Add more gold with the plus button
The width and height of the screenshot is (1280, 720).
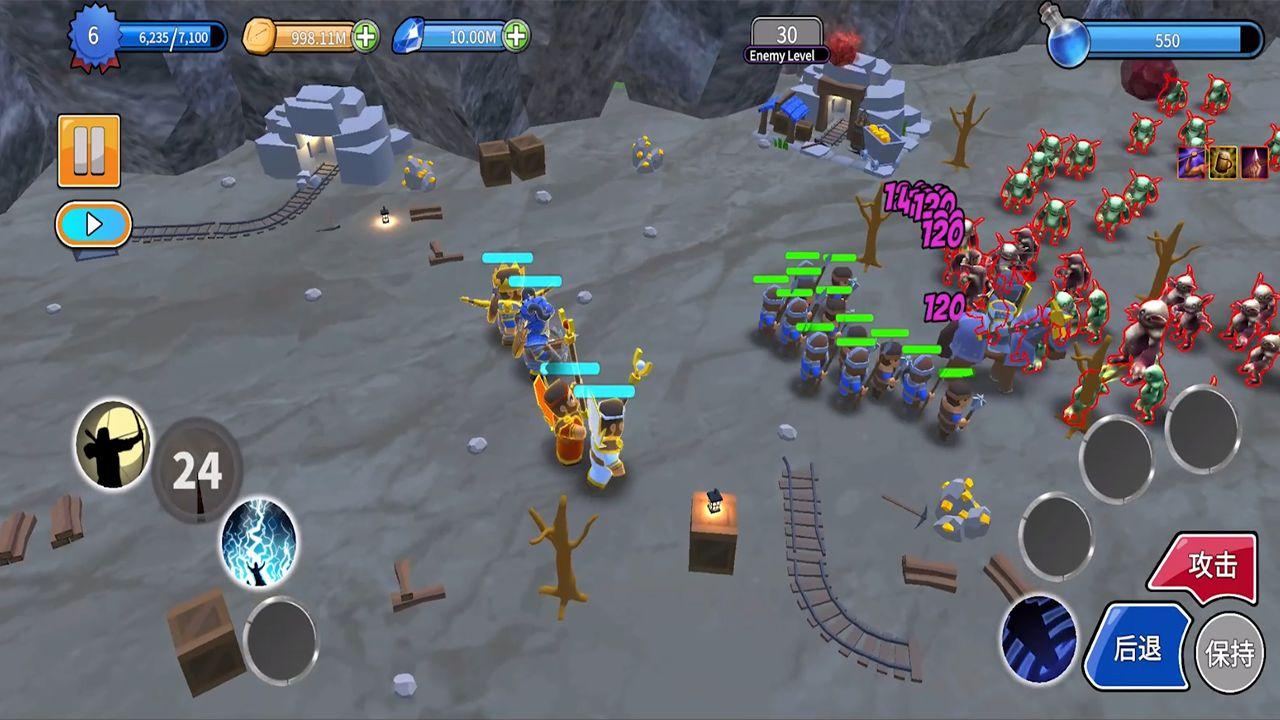pos(366,37)
